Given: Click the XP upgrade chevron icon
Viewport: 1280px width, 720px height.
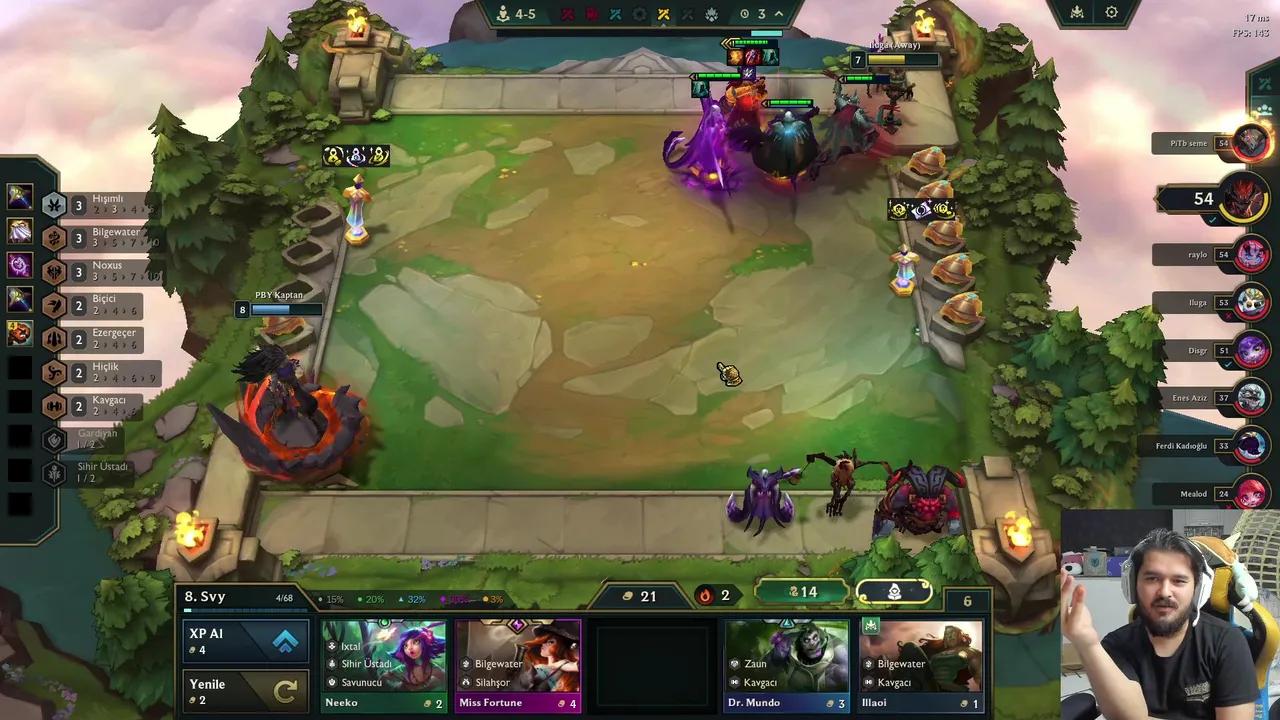Looking at the screenshot, I should 286,642.
